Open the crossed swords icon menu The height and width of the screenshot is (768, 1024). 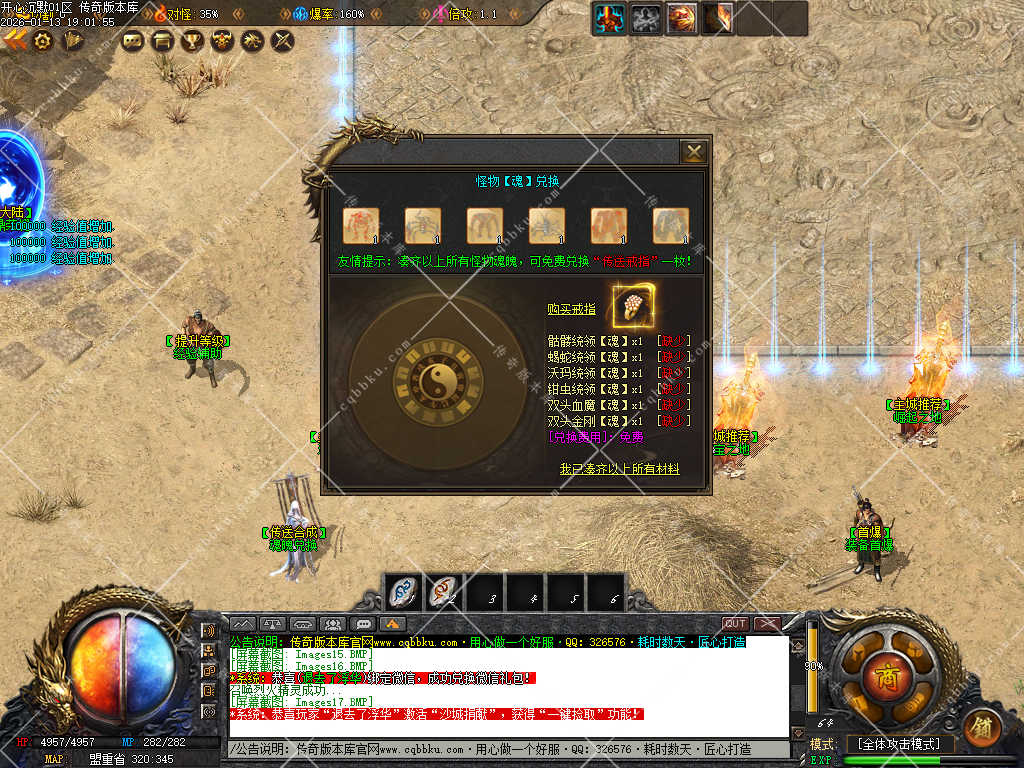(x=283, y=41)
